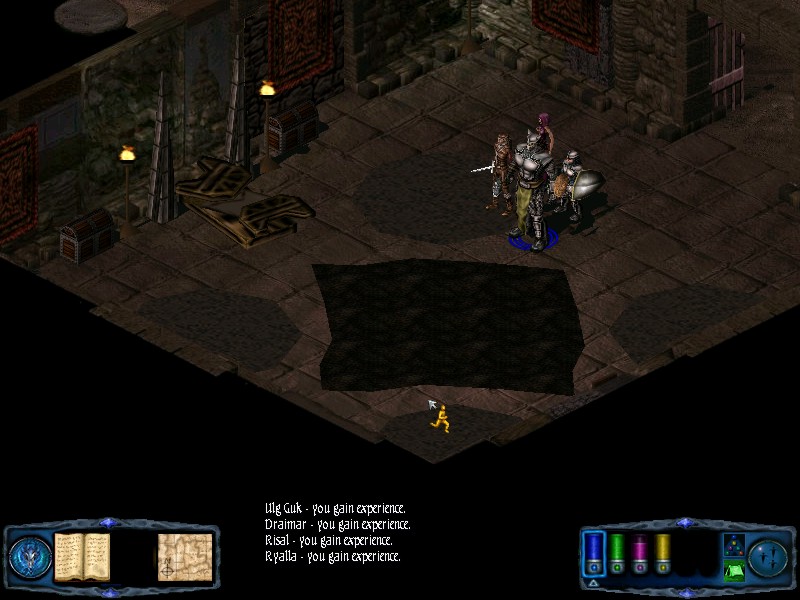Open the party formation triangle icon

click(732, 545)
